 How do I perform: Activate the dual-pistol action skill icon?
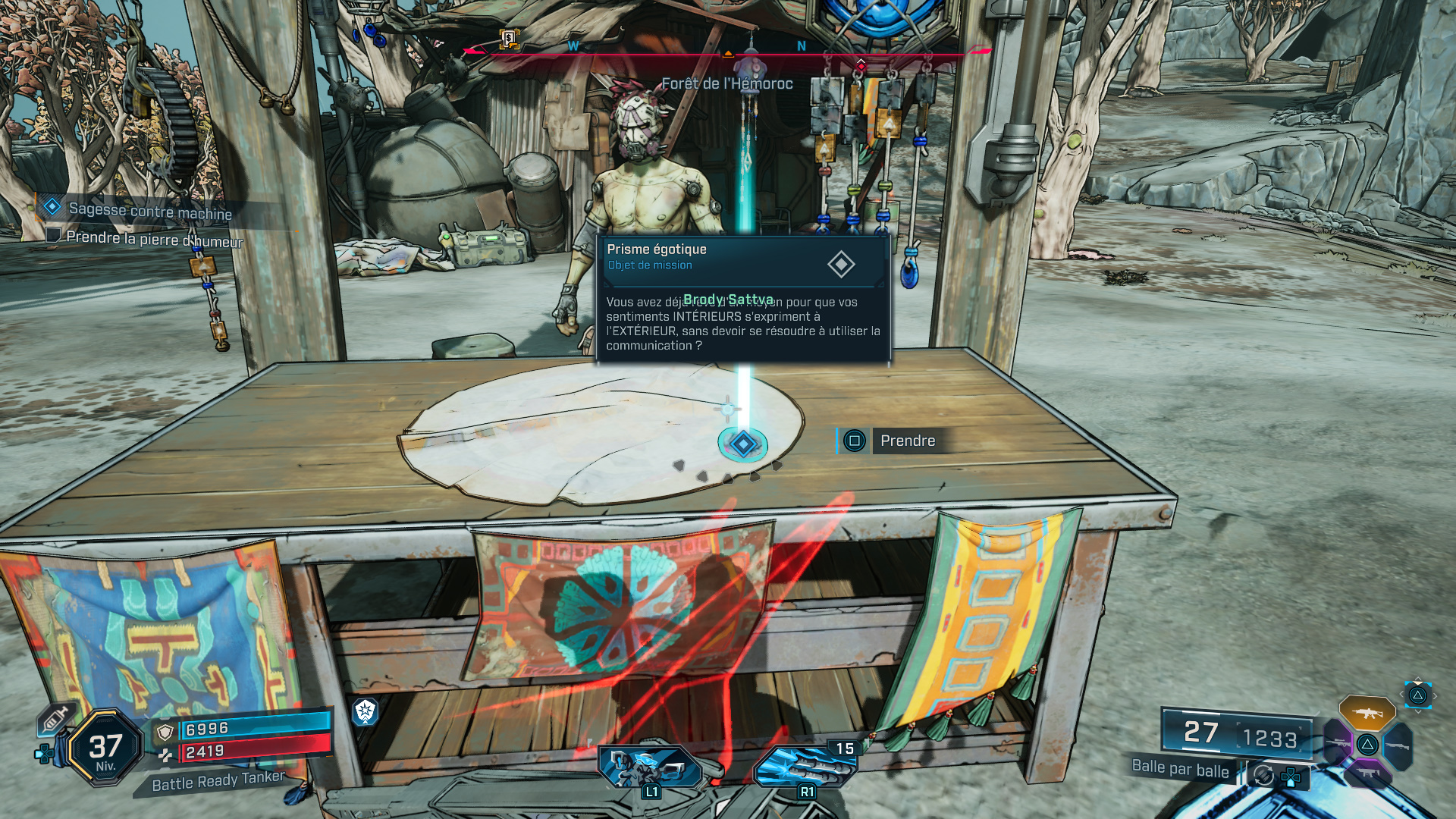point(648,767)
